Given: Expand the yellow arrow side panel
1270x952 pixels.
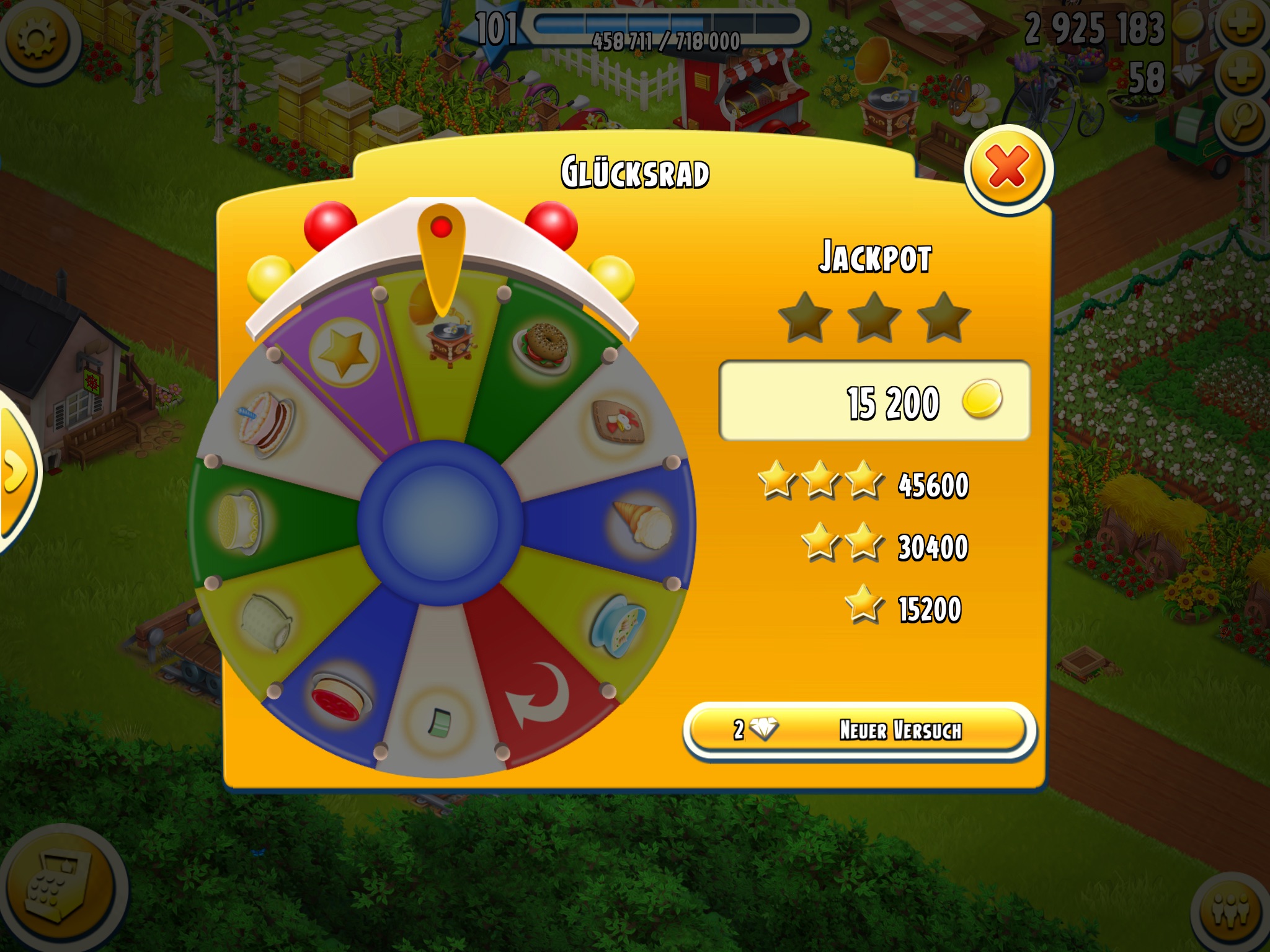Looking at the screenshot, I should [16, 472].
